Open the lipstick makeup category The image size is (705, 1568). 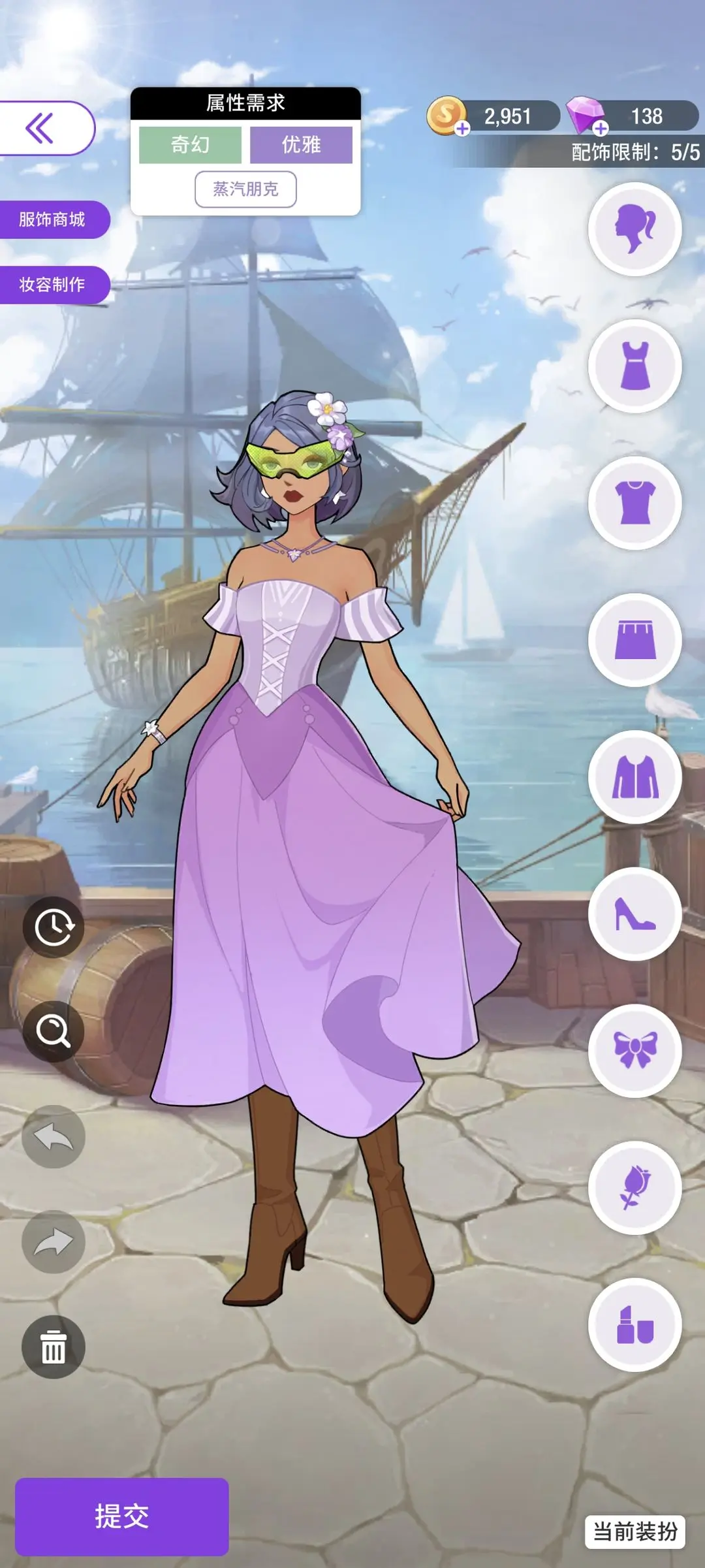(634, 1325)
